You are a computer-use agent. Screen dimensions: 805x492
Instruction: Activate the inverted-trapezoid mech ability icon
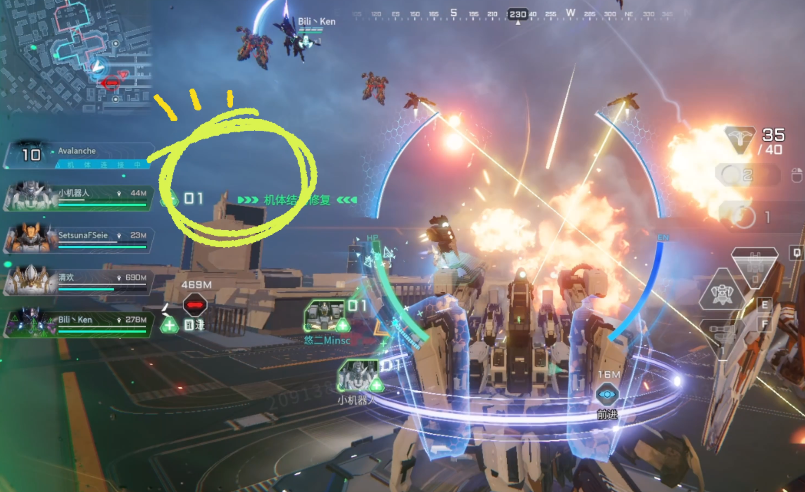click(x=753, y=265)
